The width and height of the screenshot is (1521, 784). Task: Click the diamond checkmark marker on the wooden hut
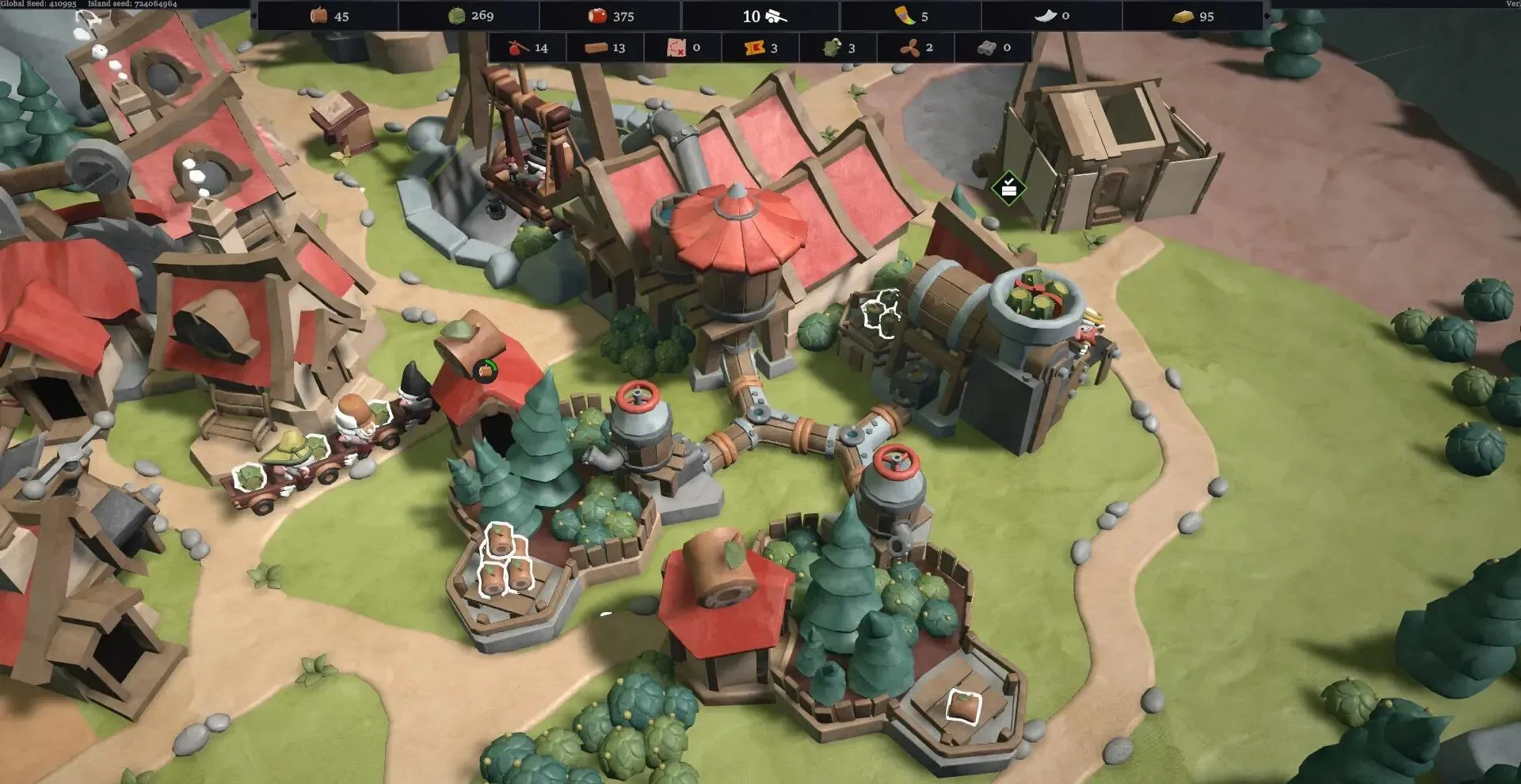coord(1008,188)
